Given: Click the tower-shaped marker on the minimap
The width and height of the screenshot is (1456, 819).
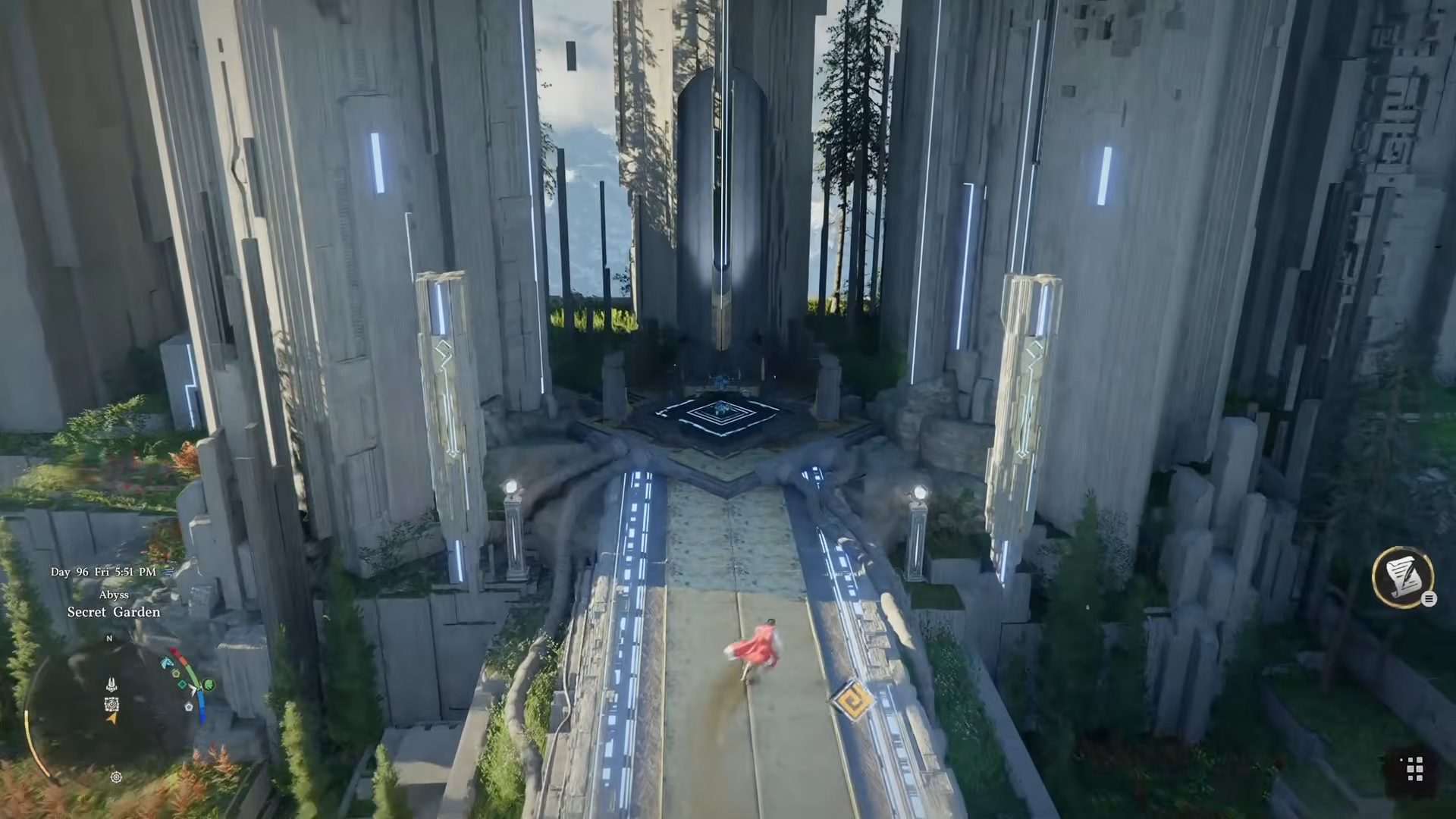Looking at the screenshot, I should click(111, 685).
